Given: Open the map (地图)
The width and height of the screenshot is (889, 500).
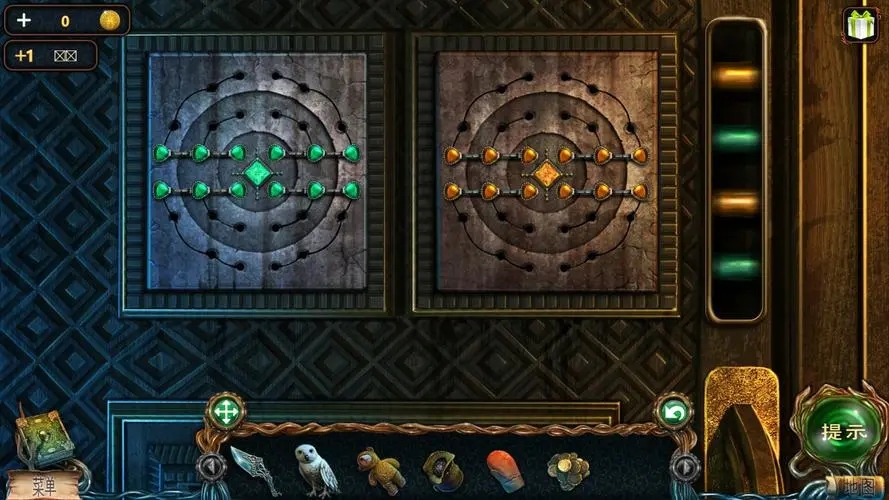Looking at the screenshot, I should tap(859, 486).
